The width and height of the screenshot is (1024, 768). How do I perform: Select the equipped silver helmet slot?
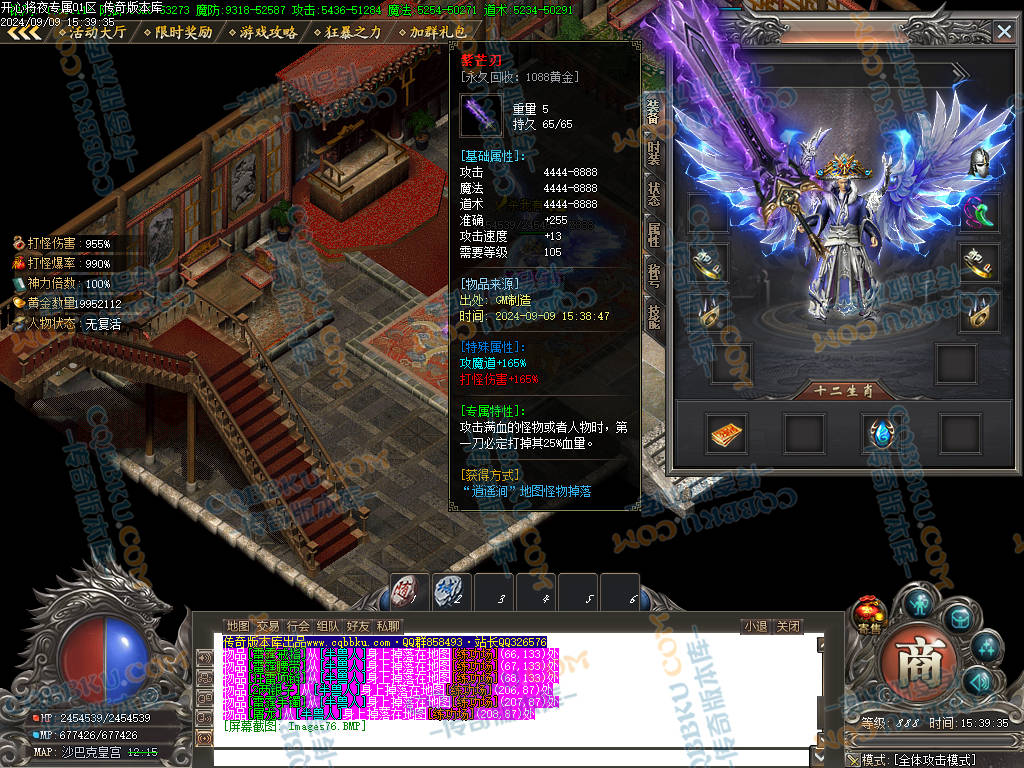click(979, 162)
